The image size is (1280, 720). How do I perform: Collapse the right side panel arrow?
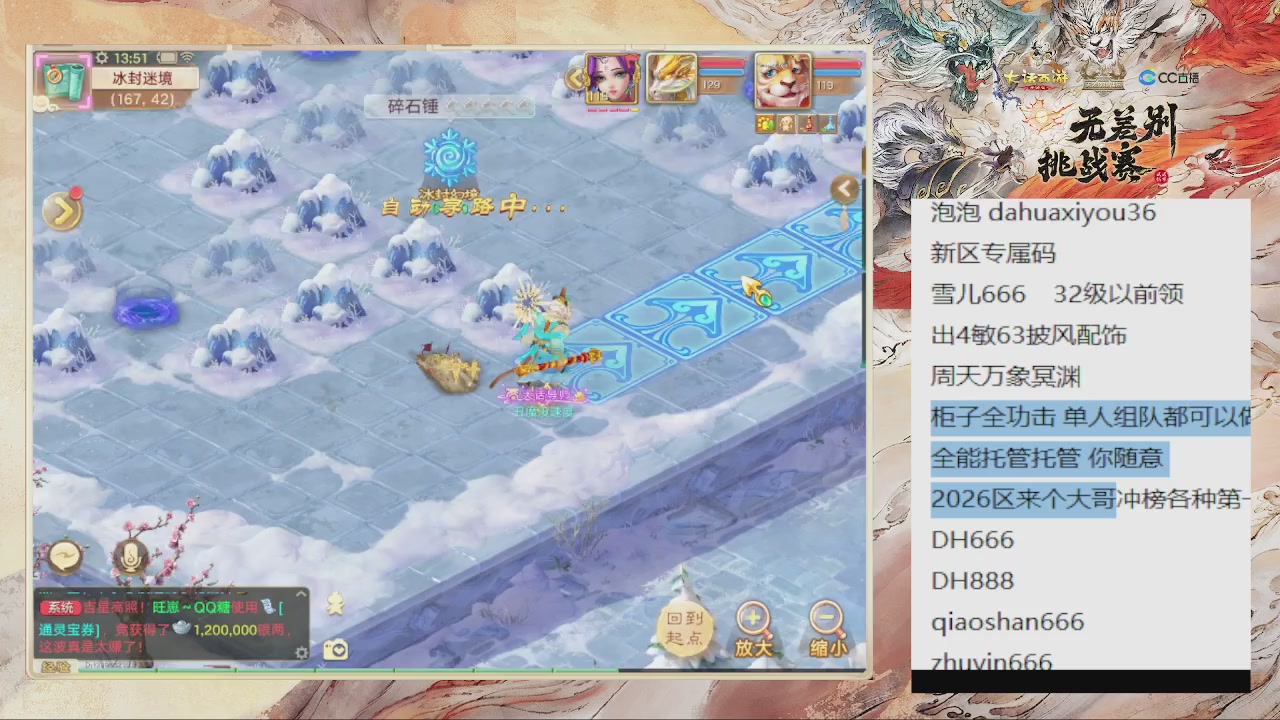pos(845,188)
